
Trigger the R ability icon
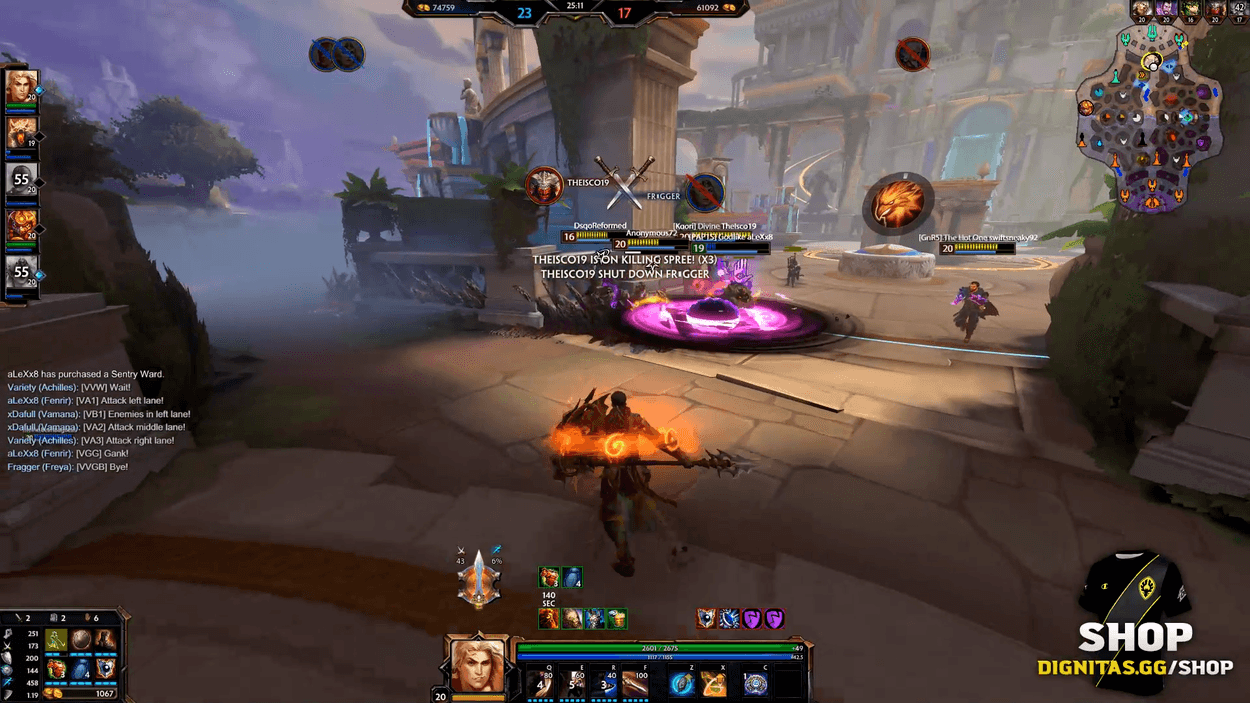(x=605, y=684)
